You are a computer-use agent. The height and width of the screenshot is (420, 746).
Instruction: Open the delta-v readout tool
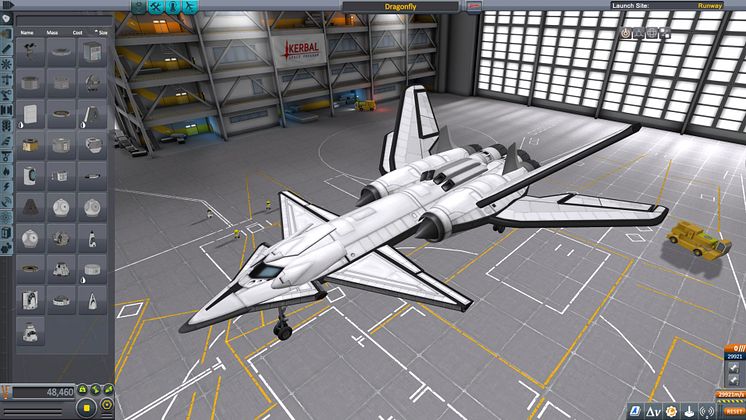653,411
